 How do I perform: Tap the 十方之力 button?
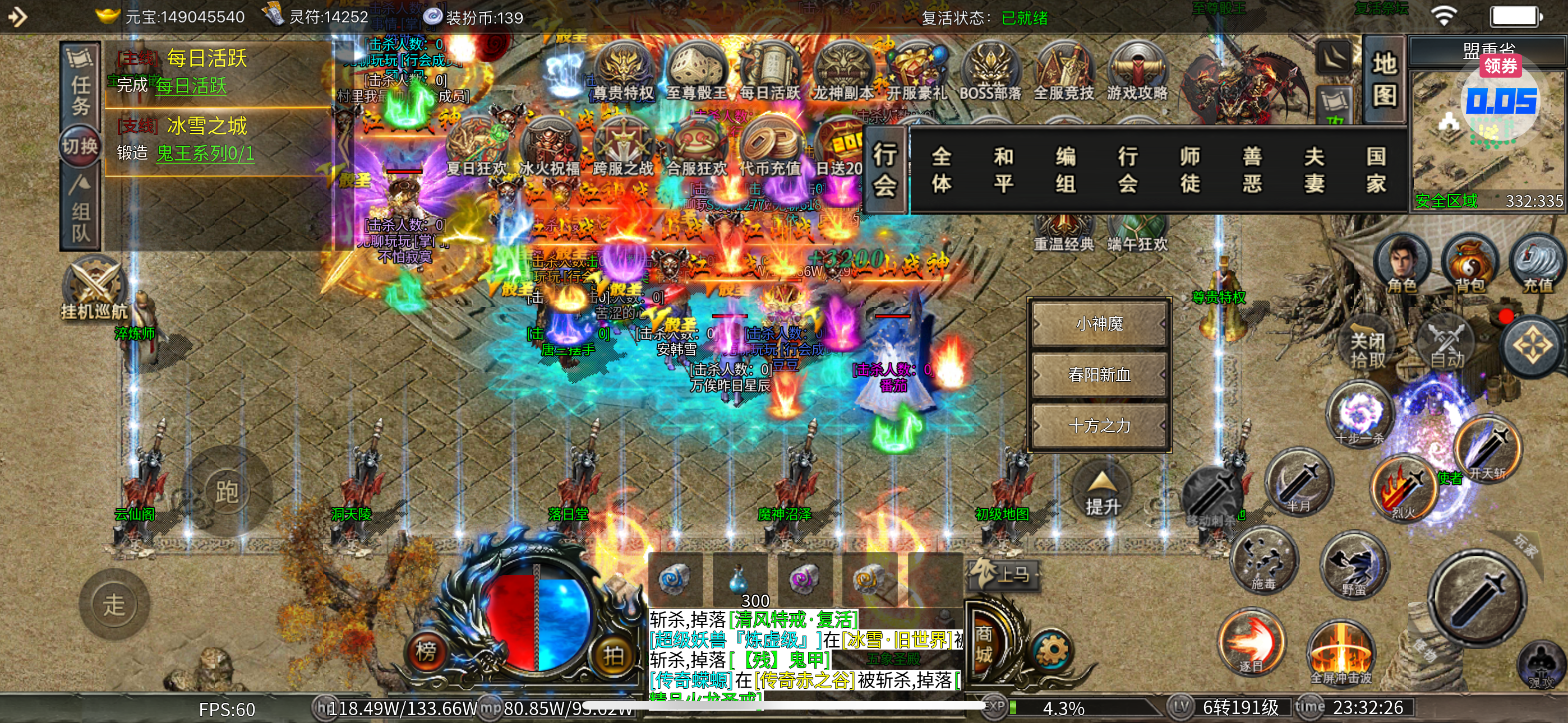[x=1099, y=425]
